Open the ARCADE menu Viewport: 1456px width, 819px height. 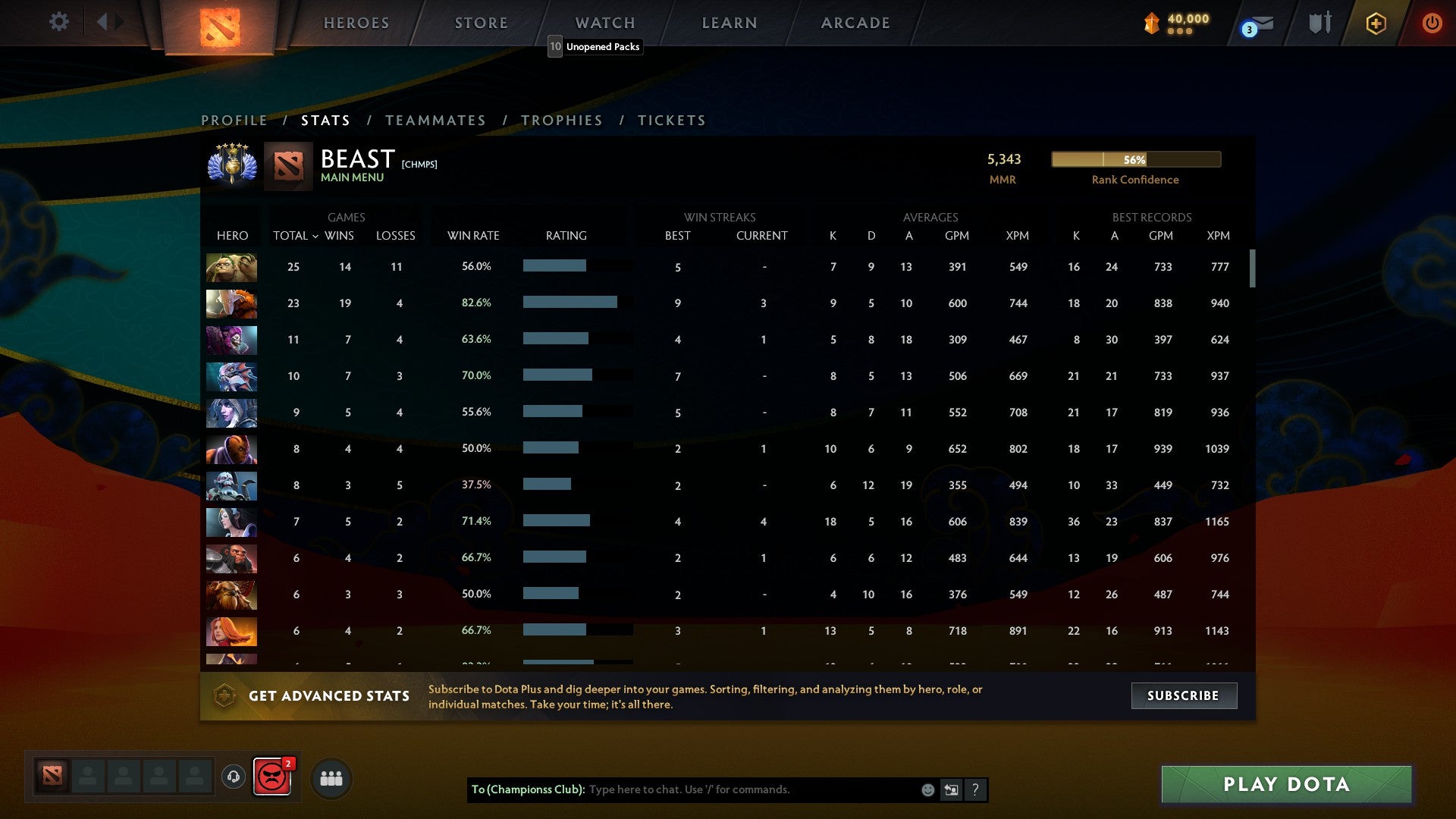(x=855, y=23)
